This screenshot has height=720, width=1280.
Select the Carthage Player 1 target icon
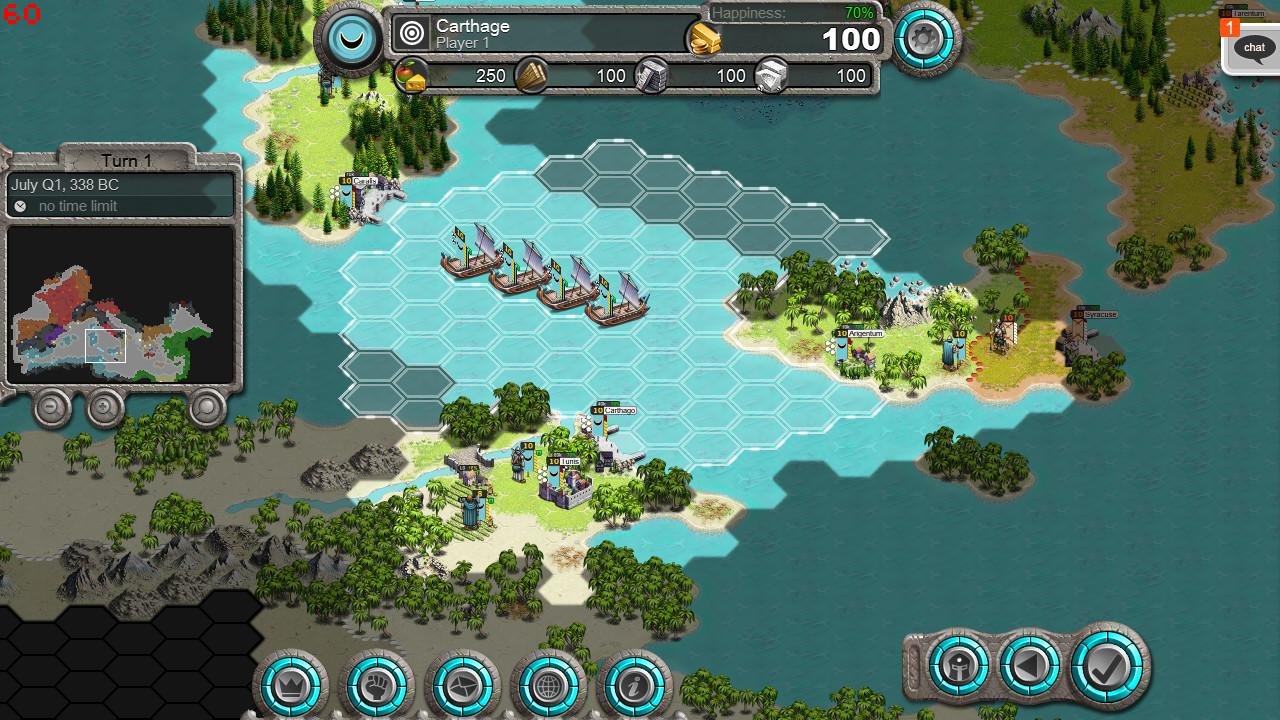(x=412, y=34)
